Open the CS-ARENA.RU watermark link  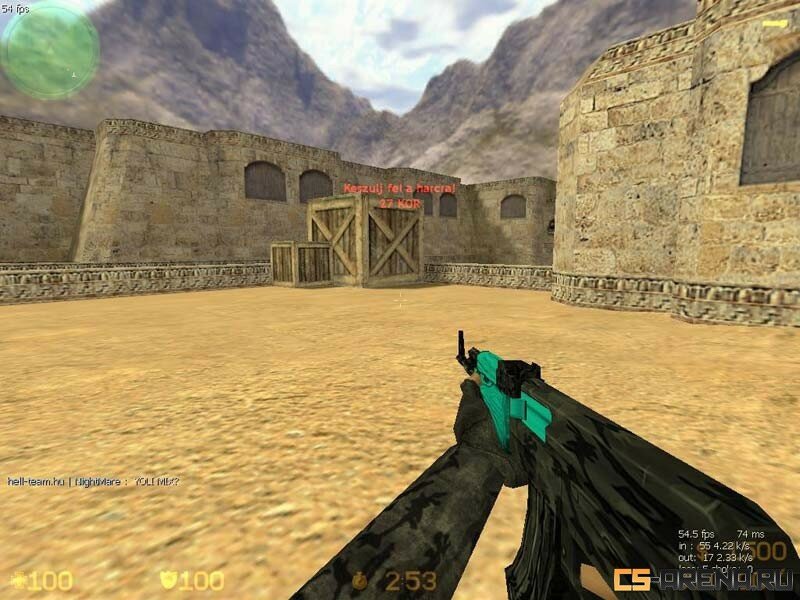pyautogui.click(x=703, y=579)
